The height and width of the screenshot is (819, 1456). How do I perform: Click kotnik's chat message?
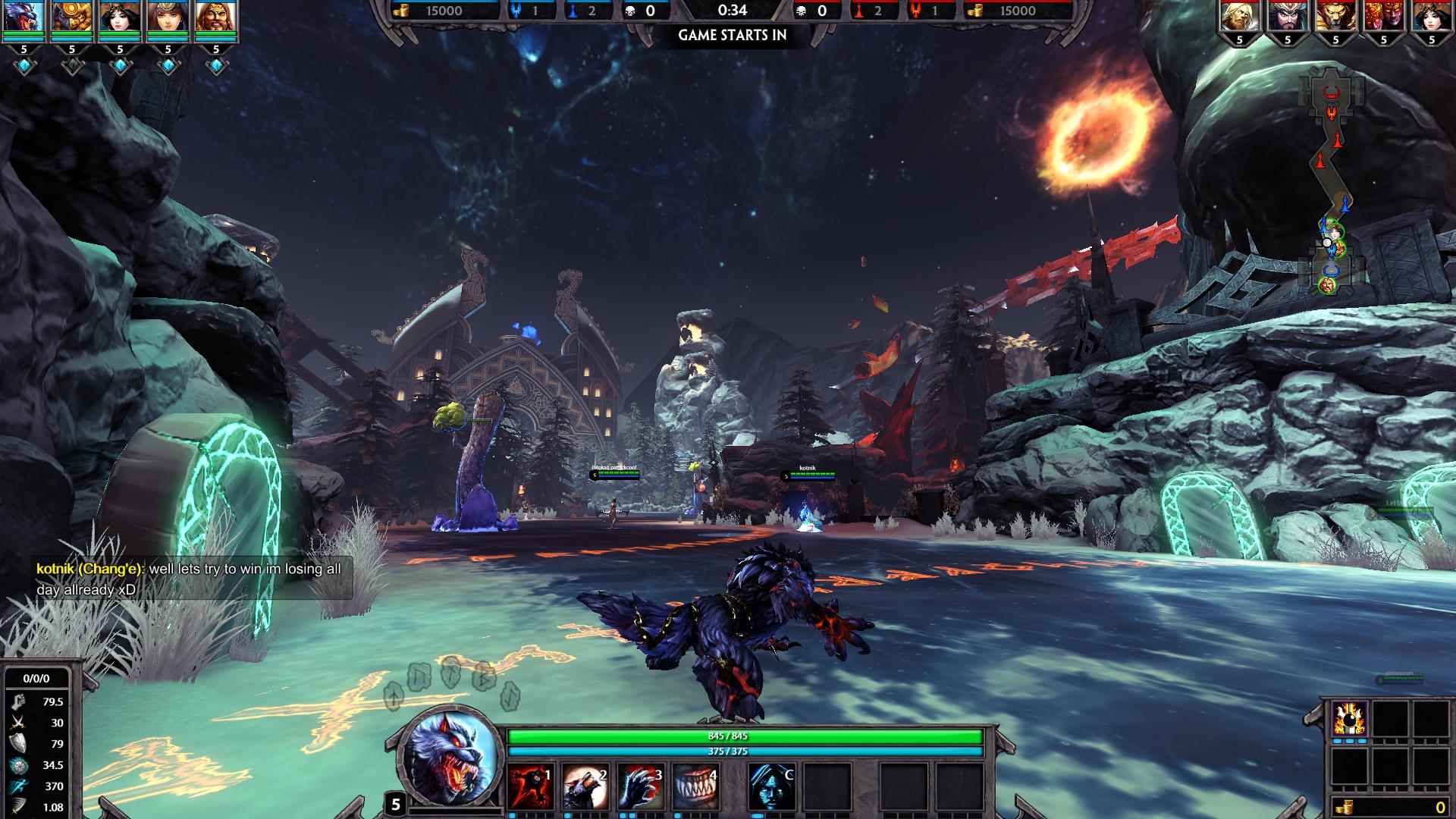[x=194, y=579]
